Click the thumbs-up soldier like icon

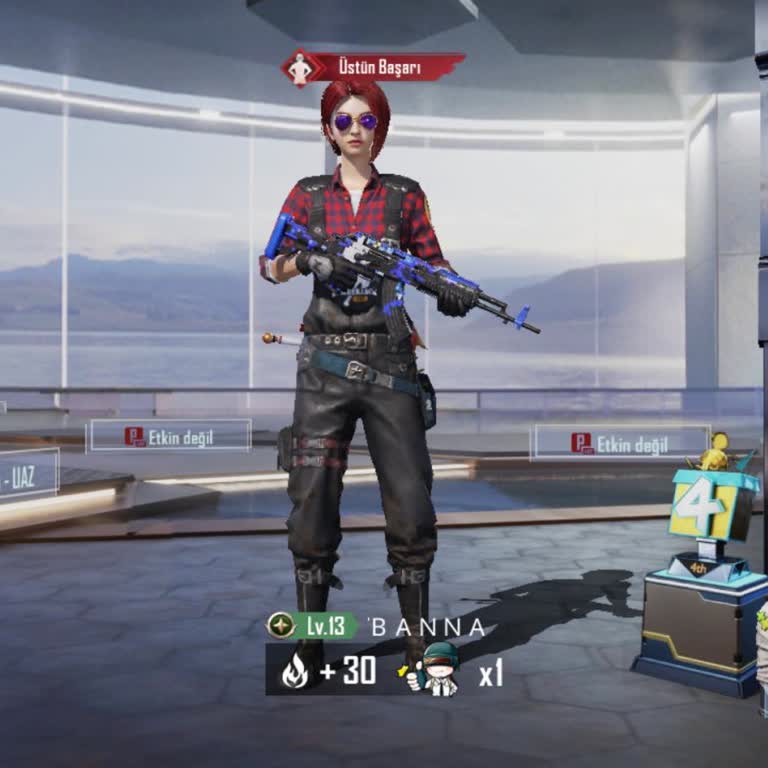435,670
